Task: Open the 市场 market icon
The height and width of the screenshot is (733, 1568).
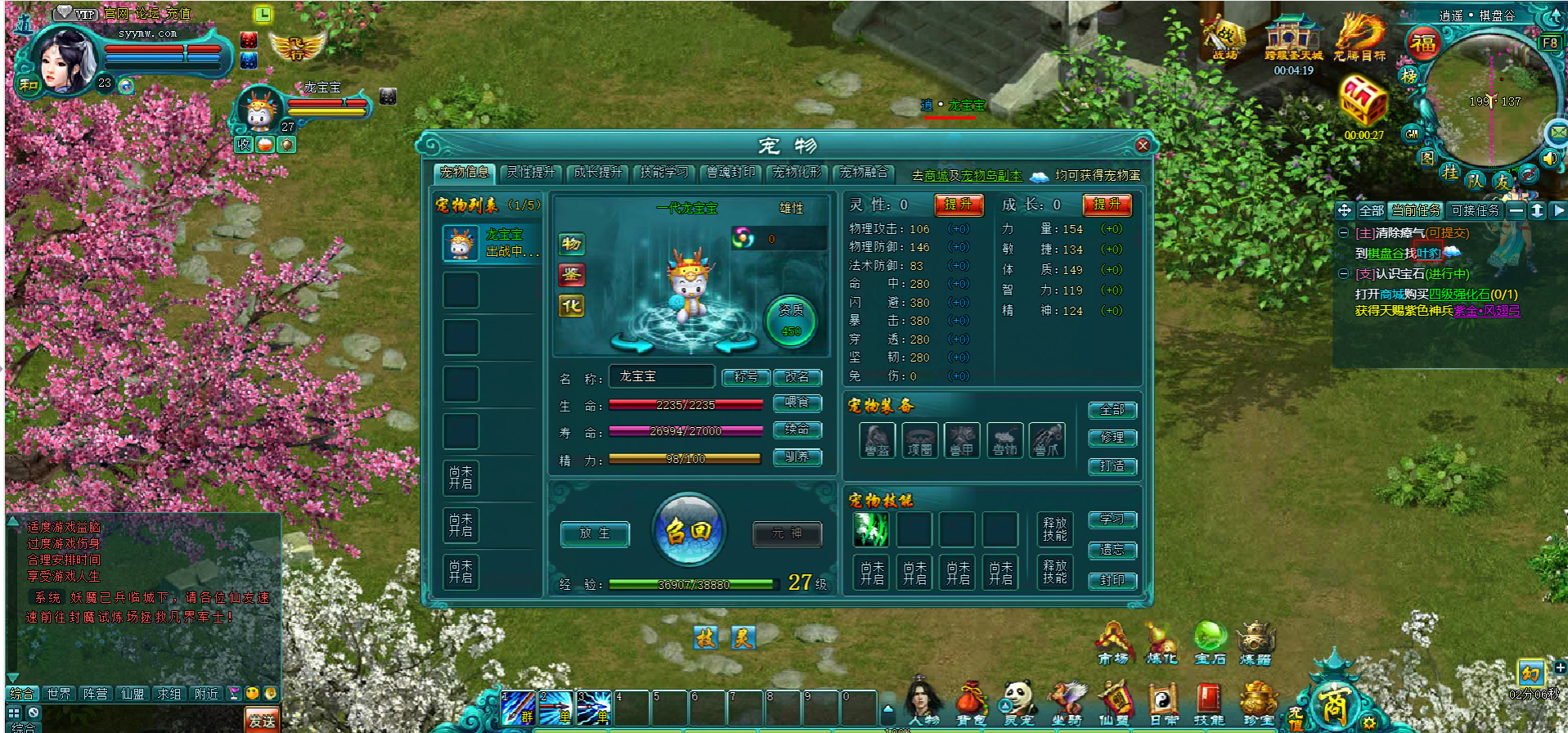Action: 1112,643
